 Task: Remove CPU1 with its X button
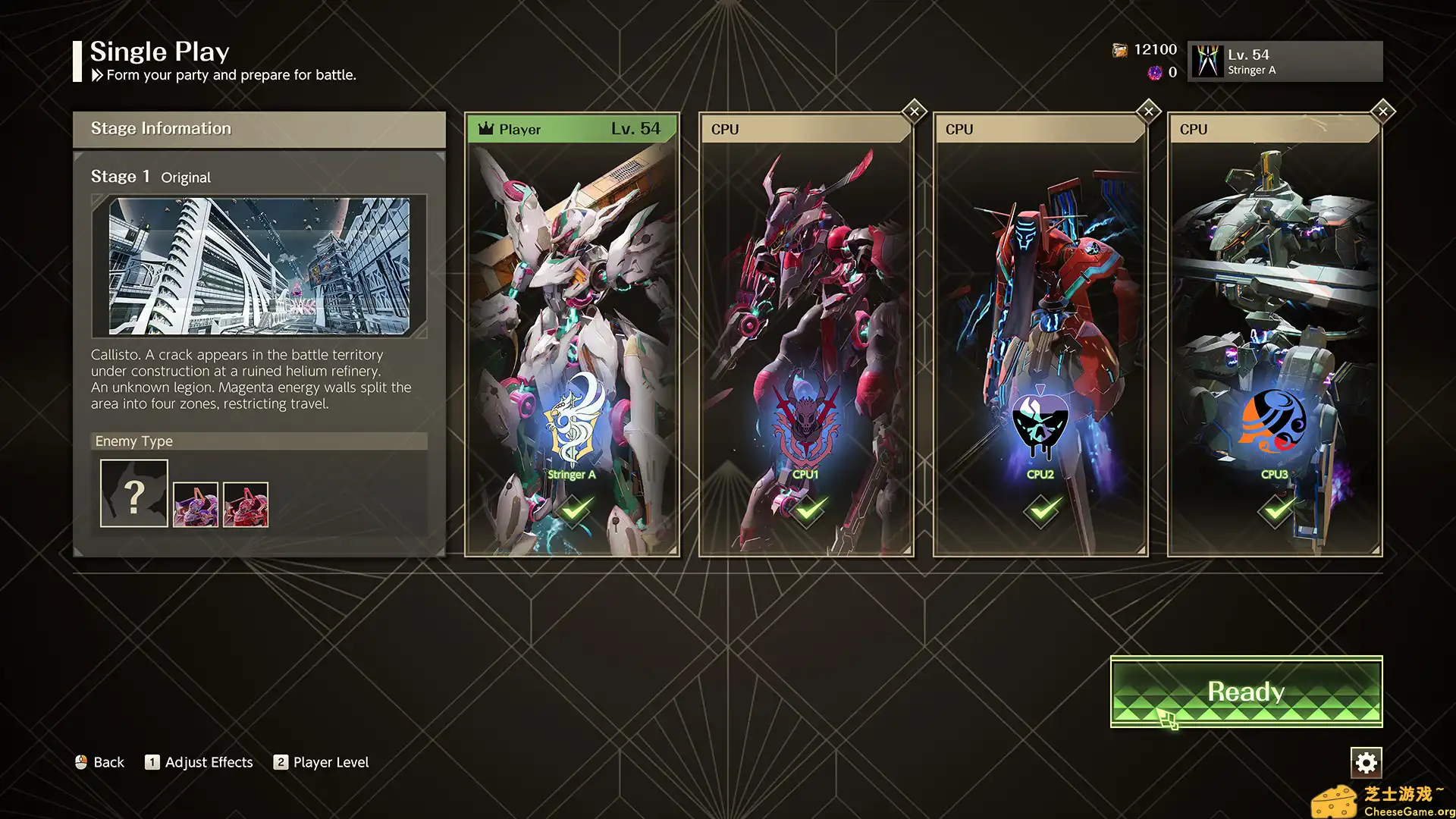[915, 111]
